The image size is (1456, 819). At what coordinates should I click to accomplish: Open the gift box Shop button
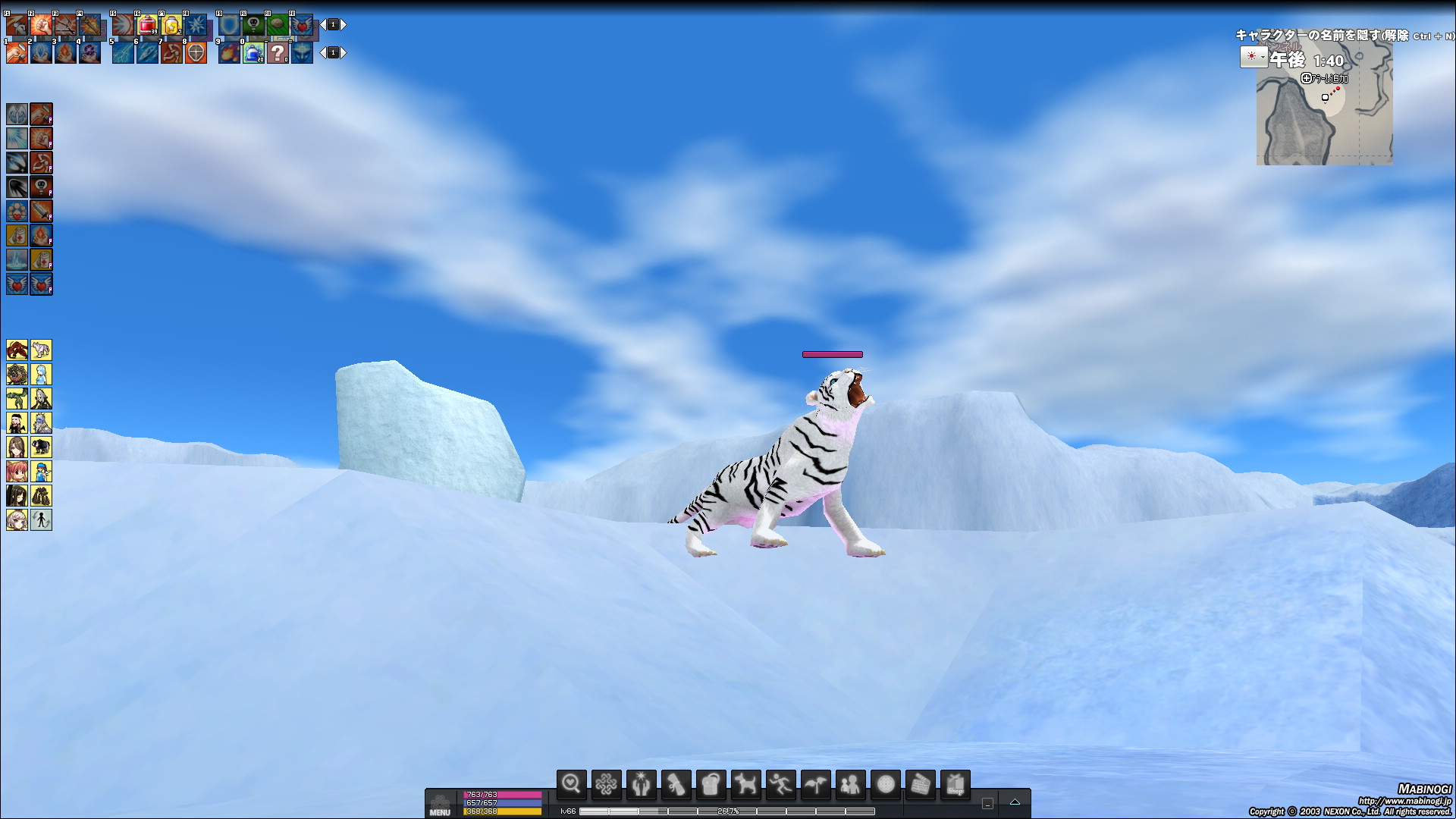coord(955,784)
